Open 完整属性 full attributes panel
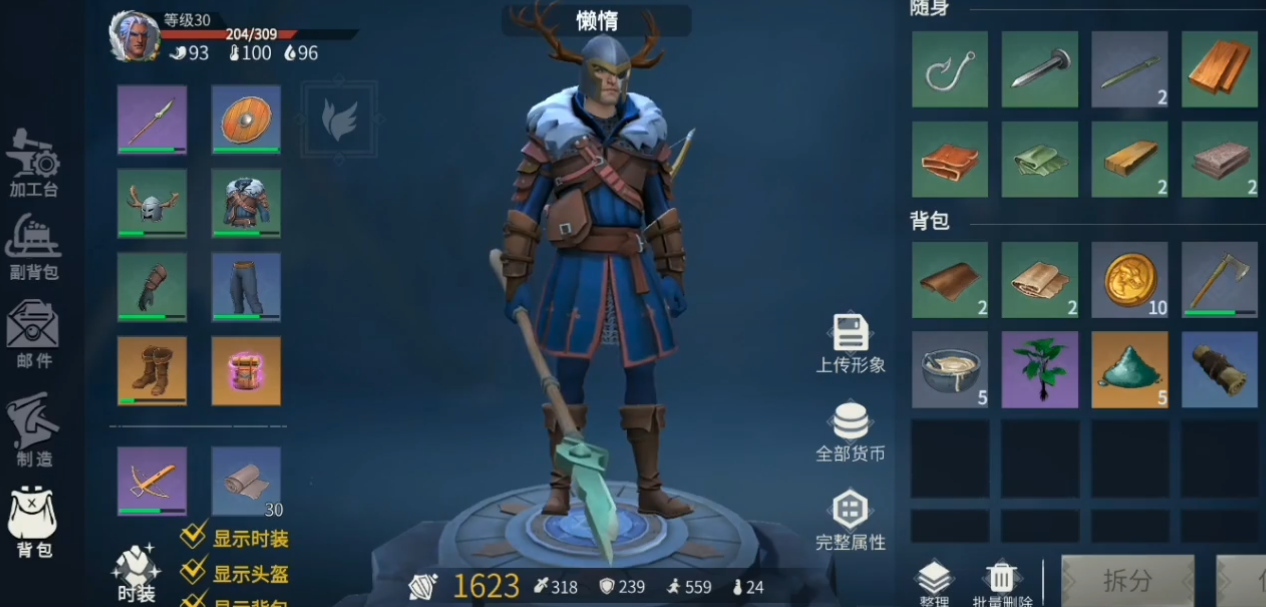The width and height of the screenshot is (1266, 607). [850, 520]
